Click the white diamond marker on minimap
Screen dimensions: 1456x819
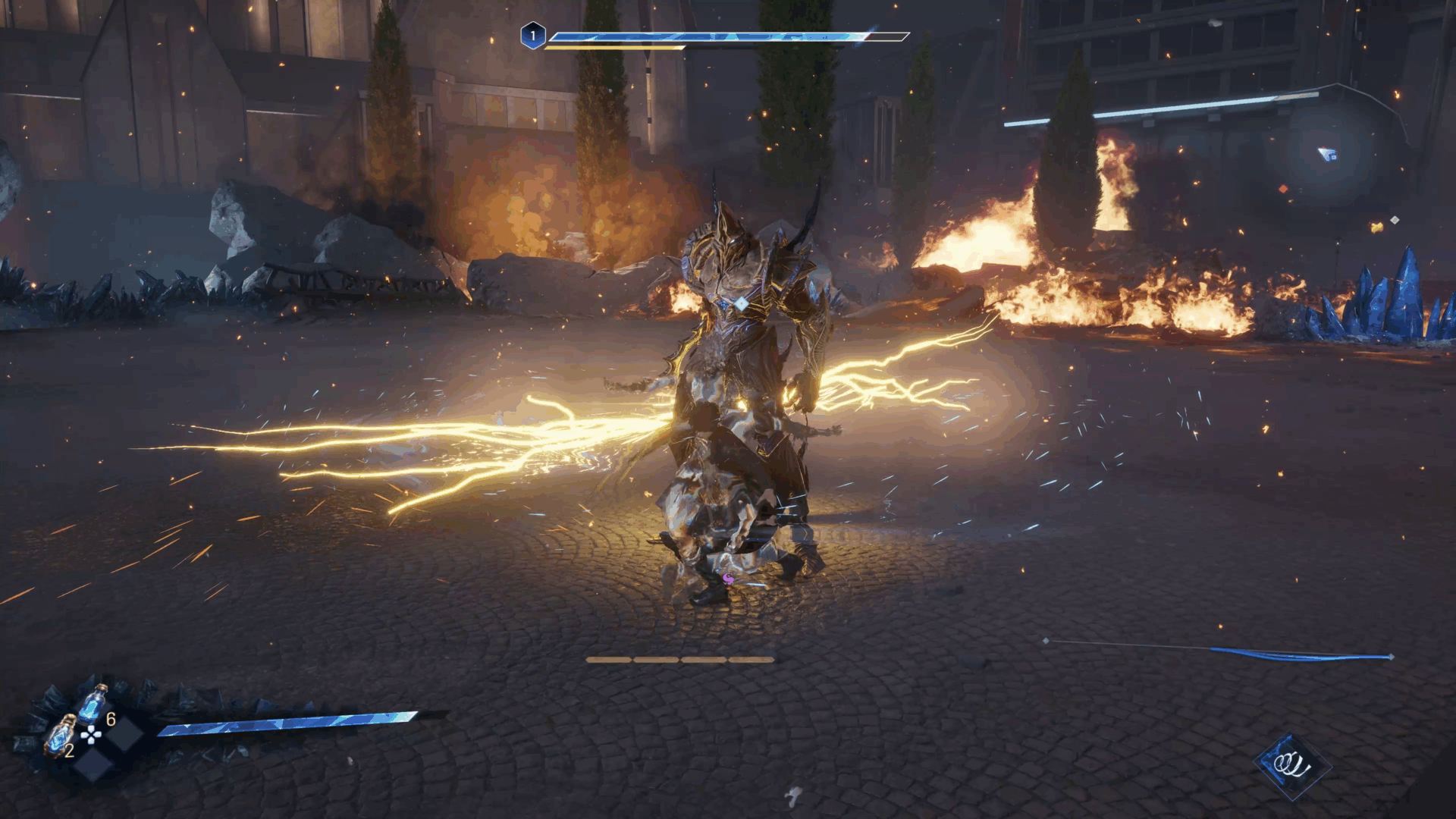pyautogui.click(x=1394, y=220)
